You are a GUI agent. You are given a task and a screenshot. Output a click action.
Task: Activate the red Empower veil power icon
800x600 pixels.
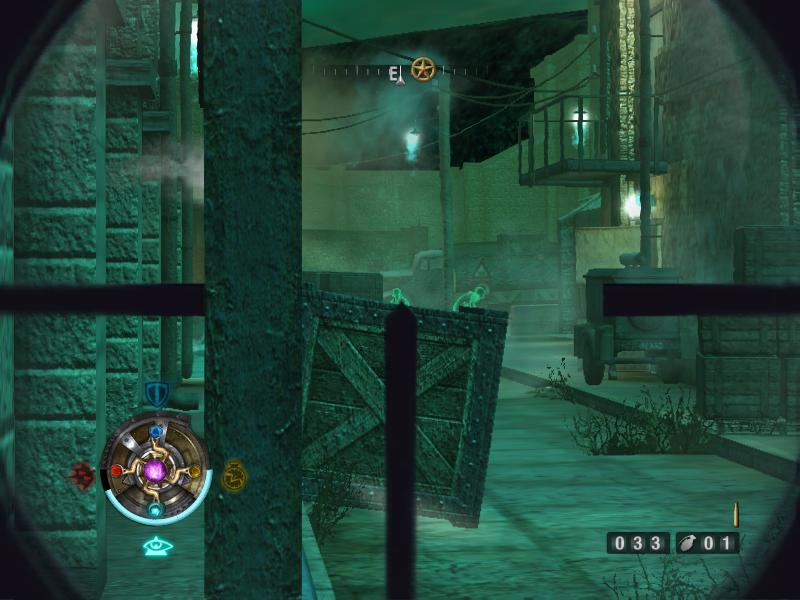pos(82,474)
